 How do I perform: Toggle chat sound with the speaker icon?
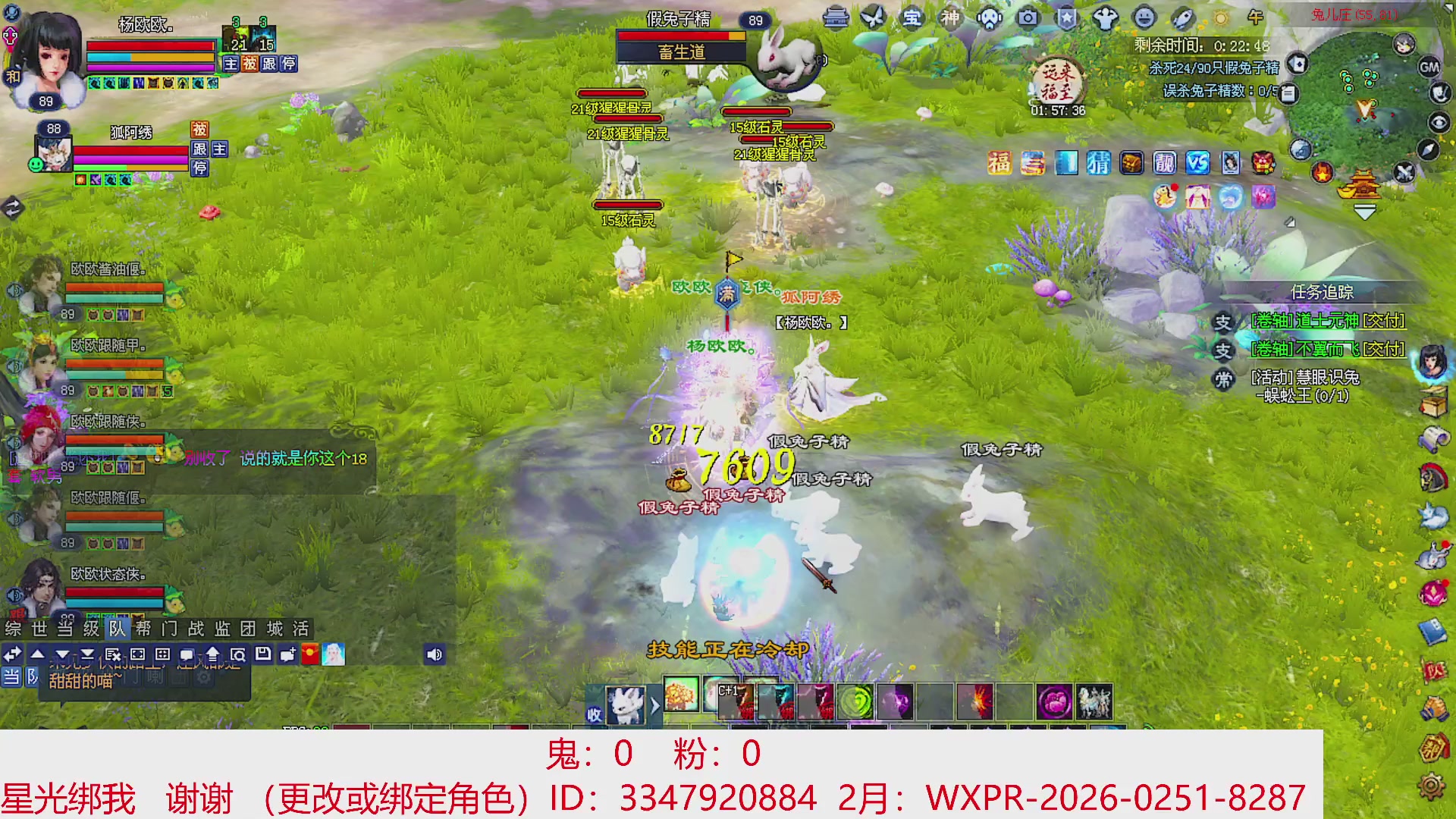(x=435, y=654)
